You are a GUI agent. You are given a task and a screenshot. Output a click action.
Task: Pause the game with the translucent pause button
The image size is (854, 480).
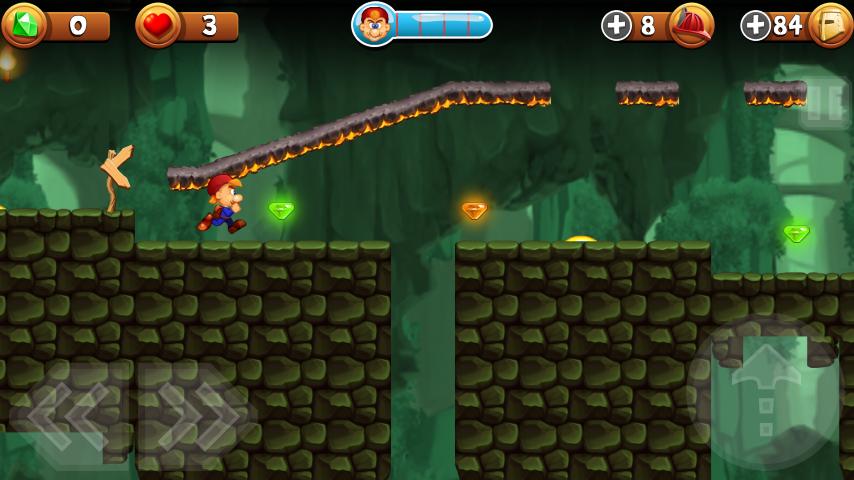tap(825, 103)
